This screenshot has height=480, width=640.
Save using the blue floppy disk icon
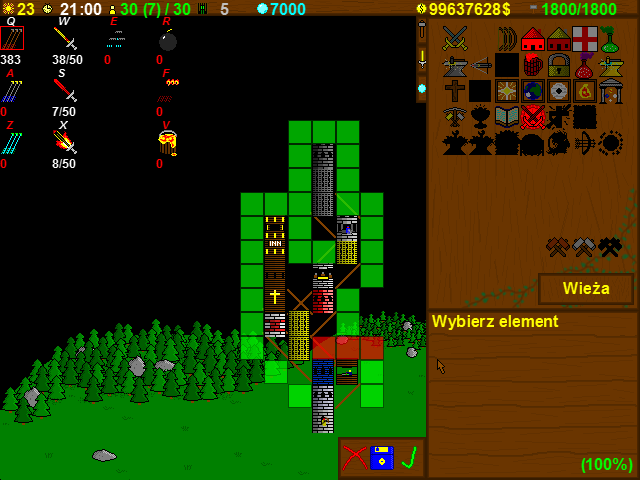tap(382, 457)
